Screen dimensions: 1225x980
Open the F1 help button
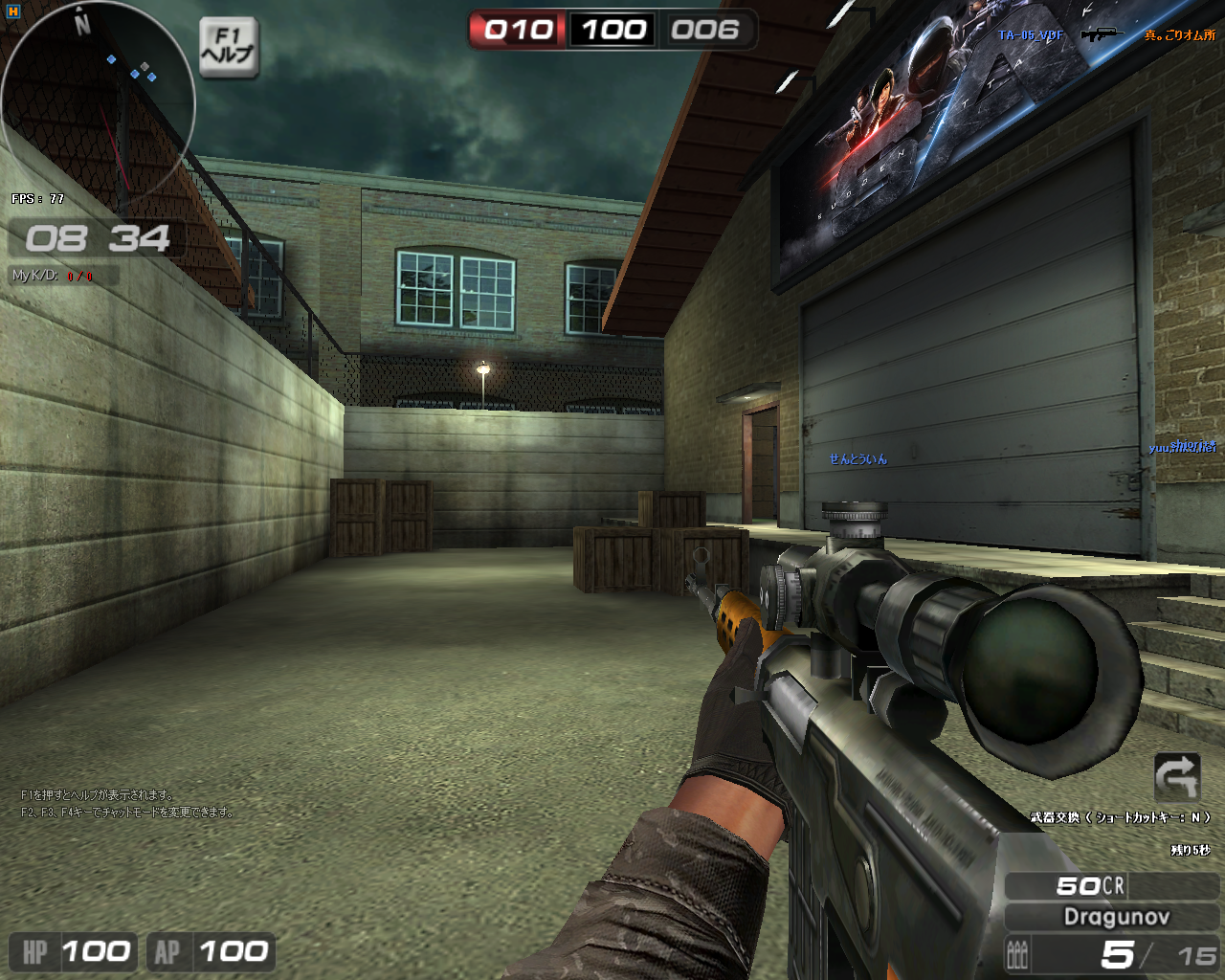[x=229, y=47]
